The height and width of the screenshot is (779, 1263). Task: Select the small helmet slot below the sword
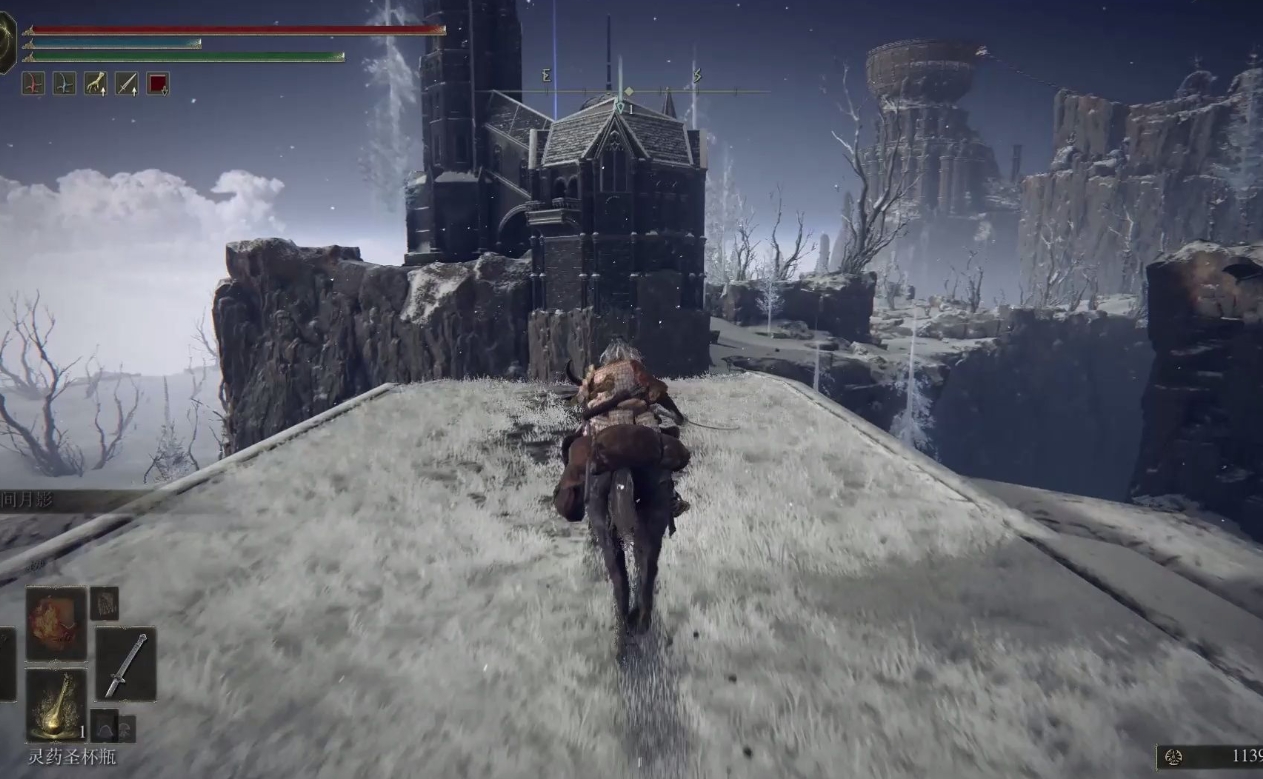(x=104, y=724)
